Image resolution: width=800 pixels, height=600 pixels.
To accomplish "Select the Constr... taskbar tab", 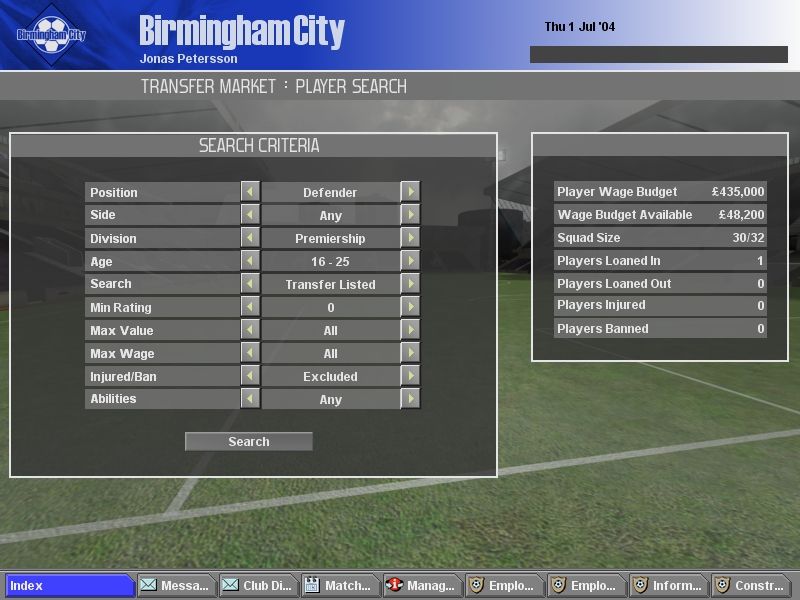I will 749,586.
